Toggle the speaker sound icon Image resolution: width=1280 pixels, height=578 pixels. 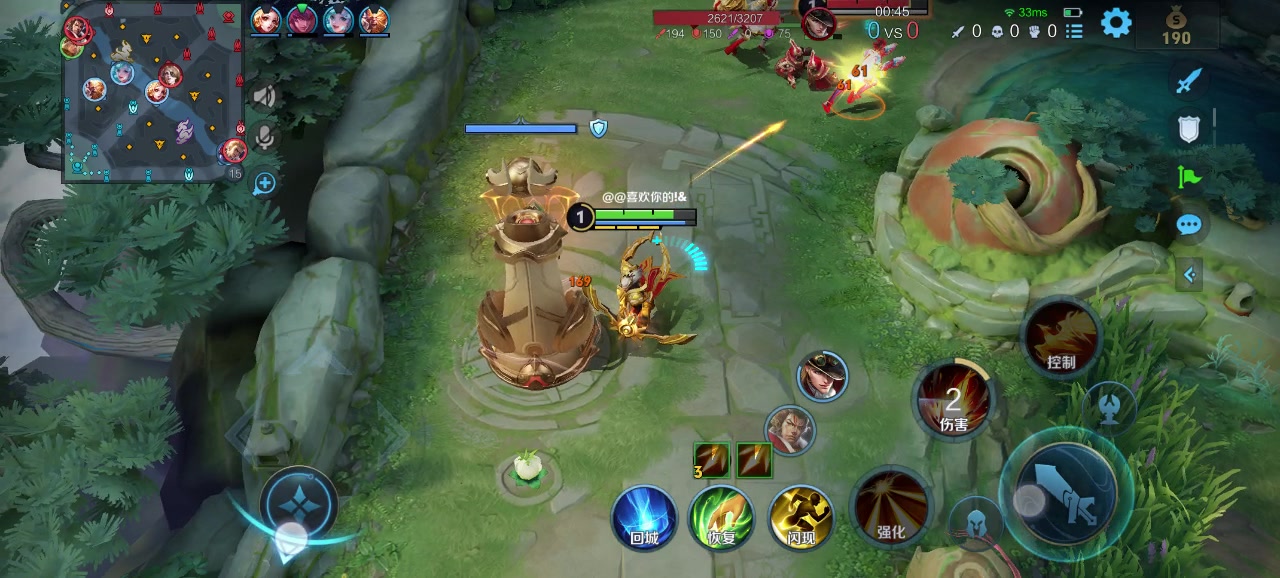coord(264,97)
